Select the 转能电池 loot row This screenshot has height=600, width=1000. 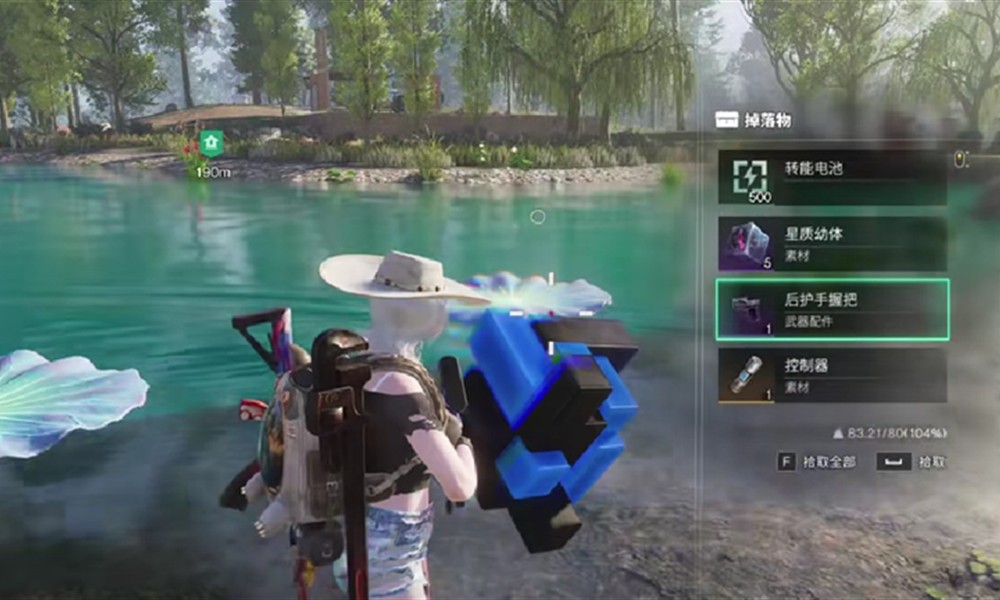coord(832,177)
